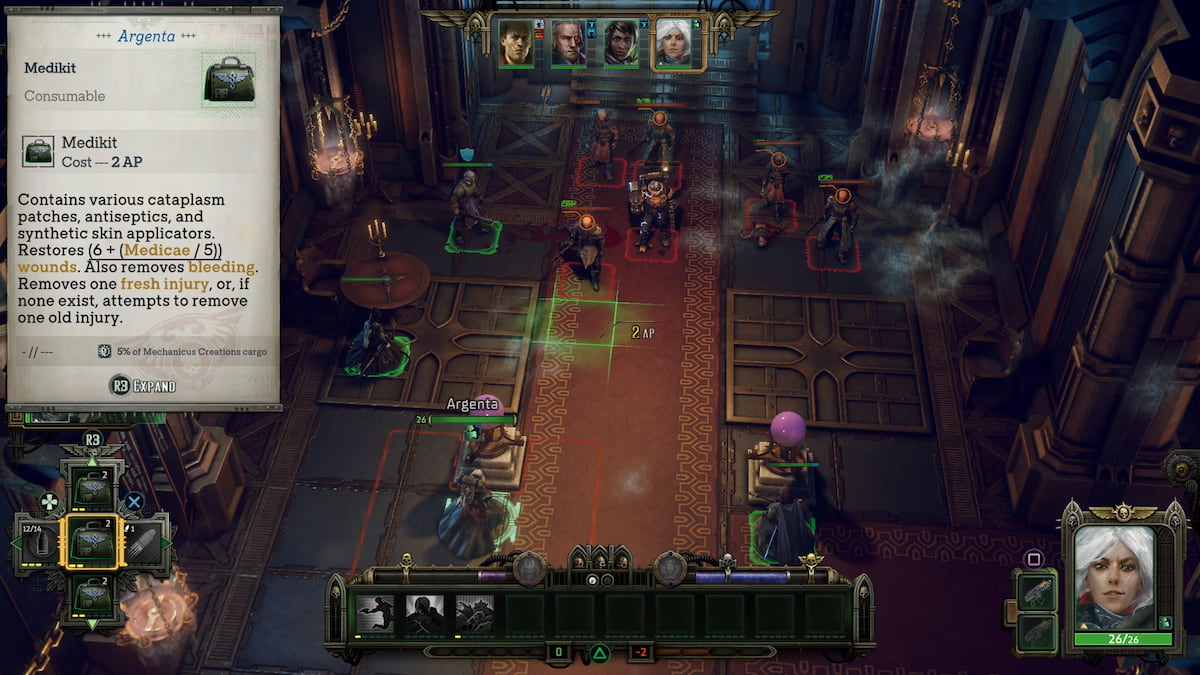Open Argenta's large character portrait
This screenshot has width=1200, height=675.
point(1123,577)
